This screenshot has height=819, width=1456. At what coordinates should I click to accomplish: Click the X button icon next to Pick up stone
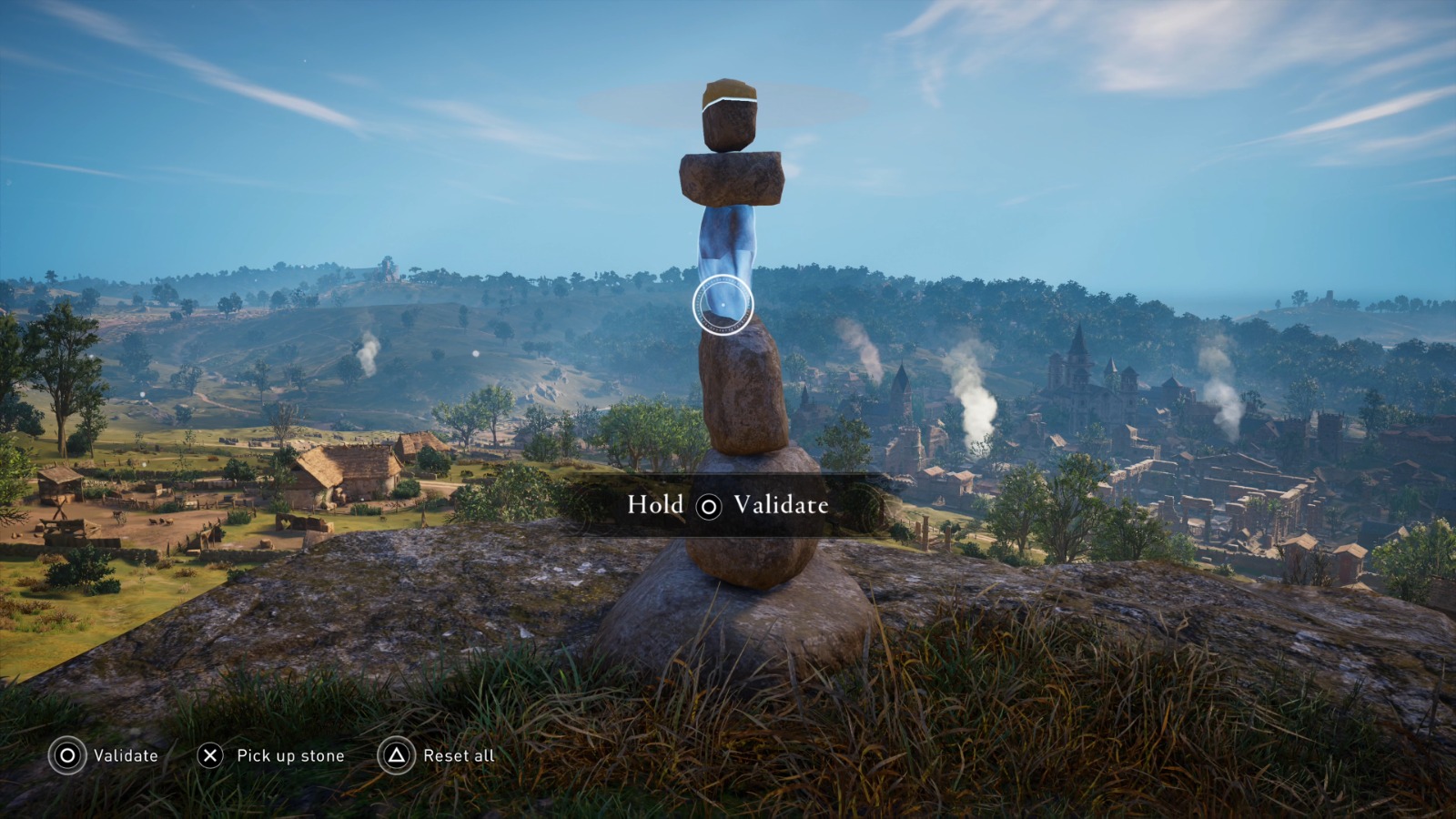[210, 755]
